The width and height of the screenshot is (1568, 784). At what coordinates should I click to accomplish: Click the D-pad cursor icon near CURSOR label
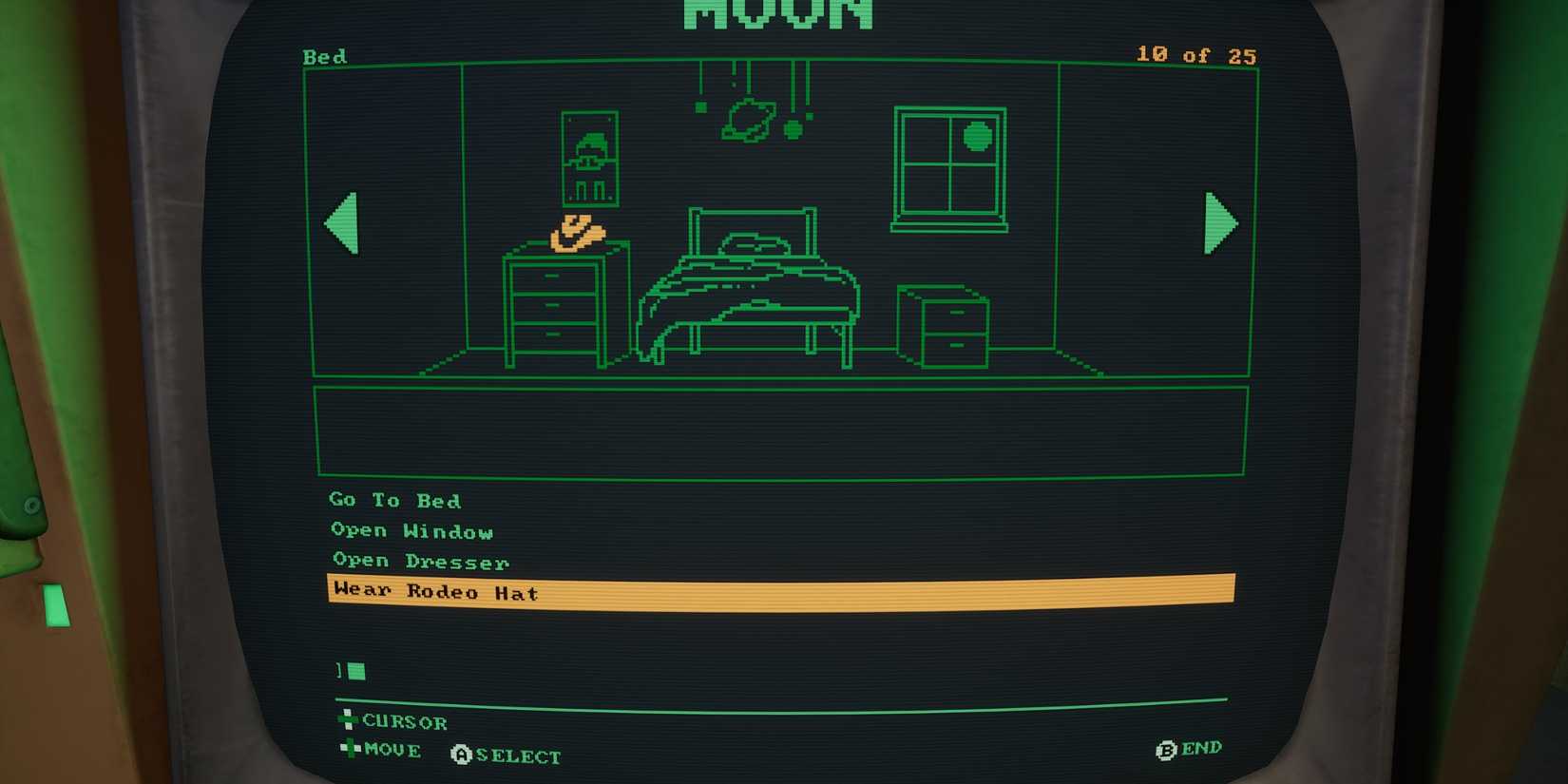[347, 720]
